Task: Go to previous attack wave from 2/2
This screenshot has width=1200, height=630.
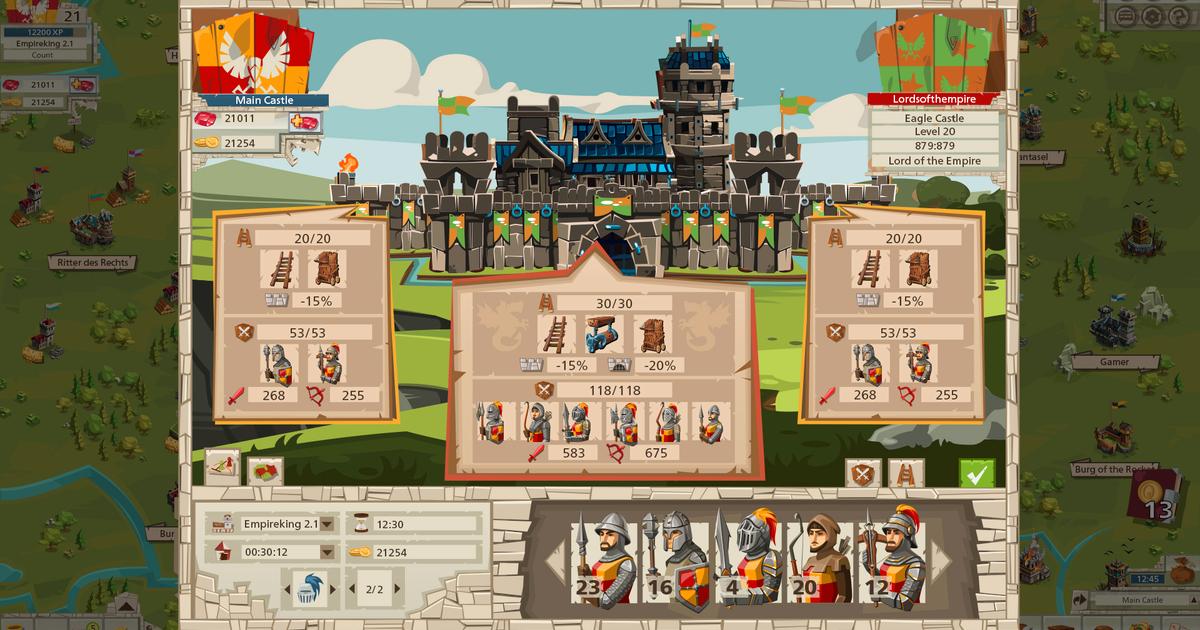Action: pos(350,589)
